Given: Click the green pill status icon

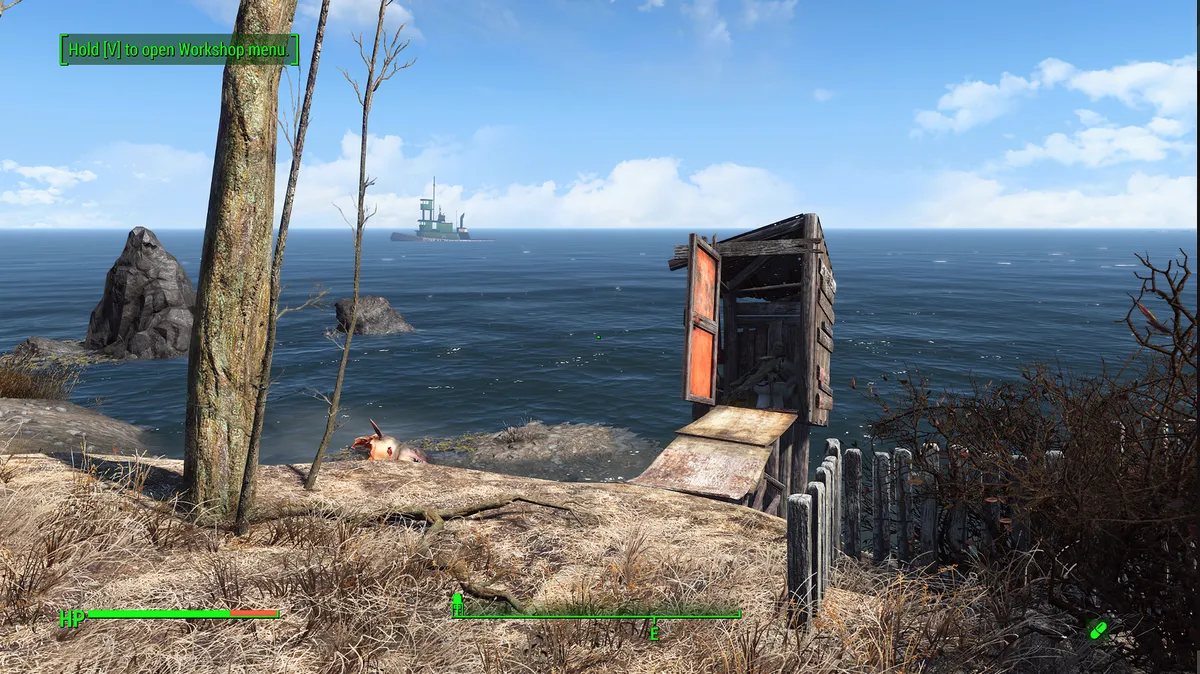Looking at the screenshot, I should [1097, 629].
